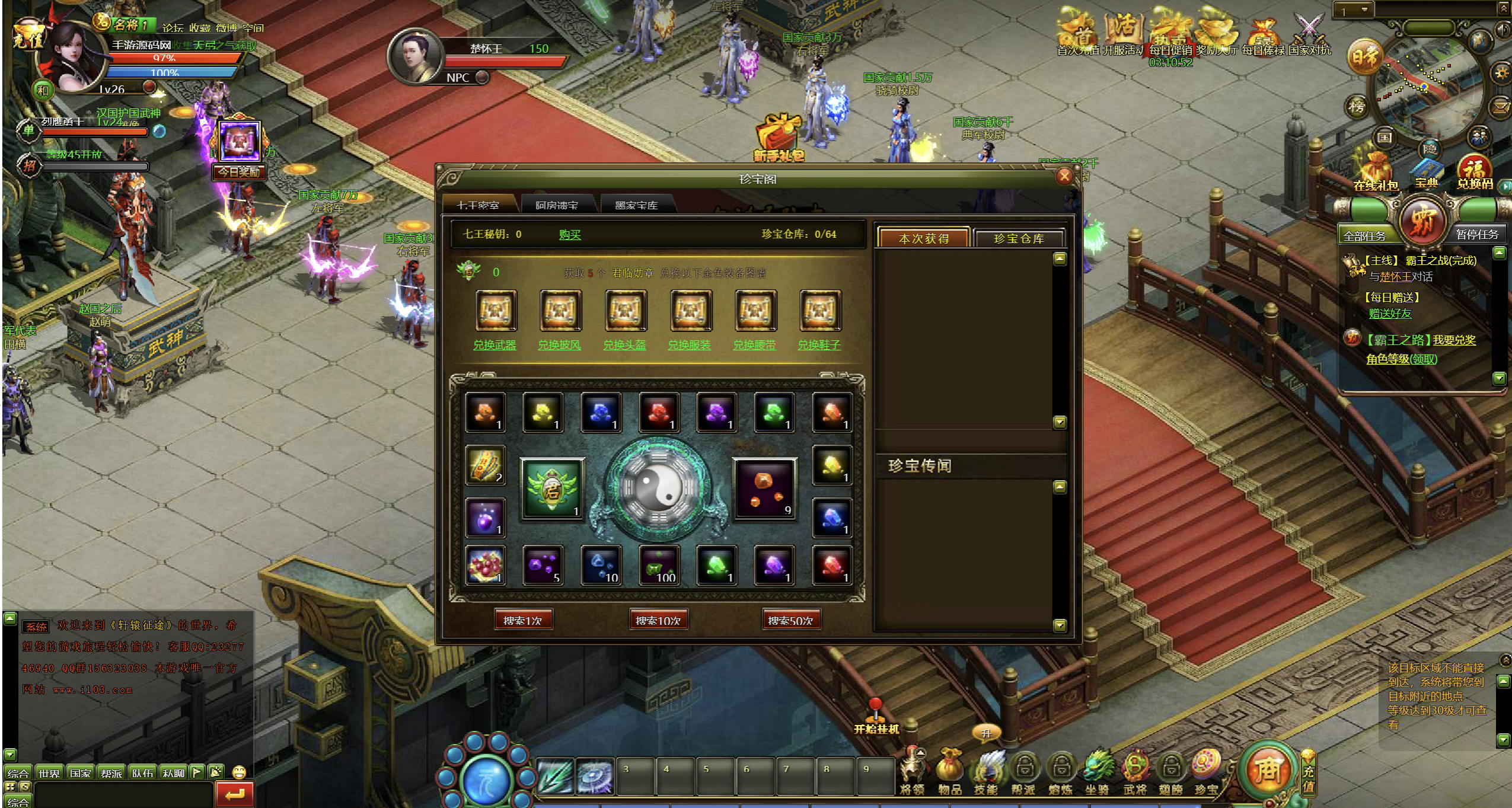Select the green 君 medal prize slot
Viewport: 1512px width, 808px height.
(x=552, y=488)
